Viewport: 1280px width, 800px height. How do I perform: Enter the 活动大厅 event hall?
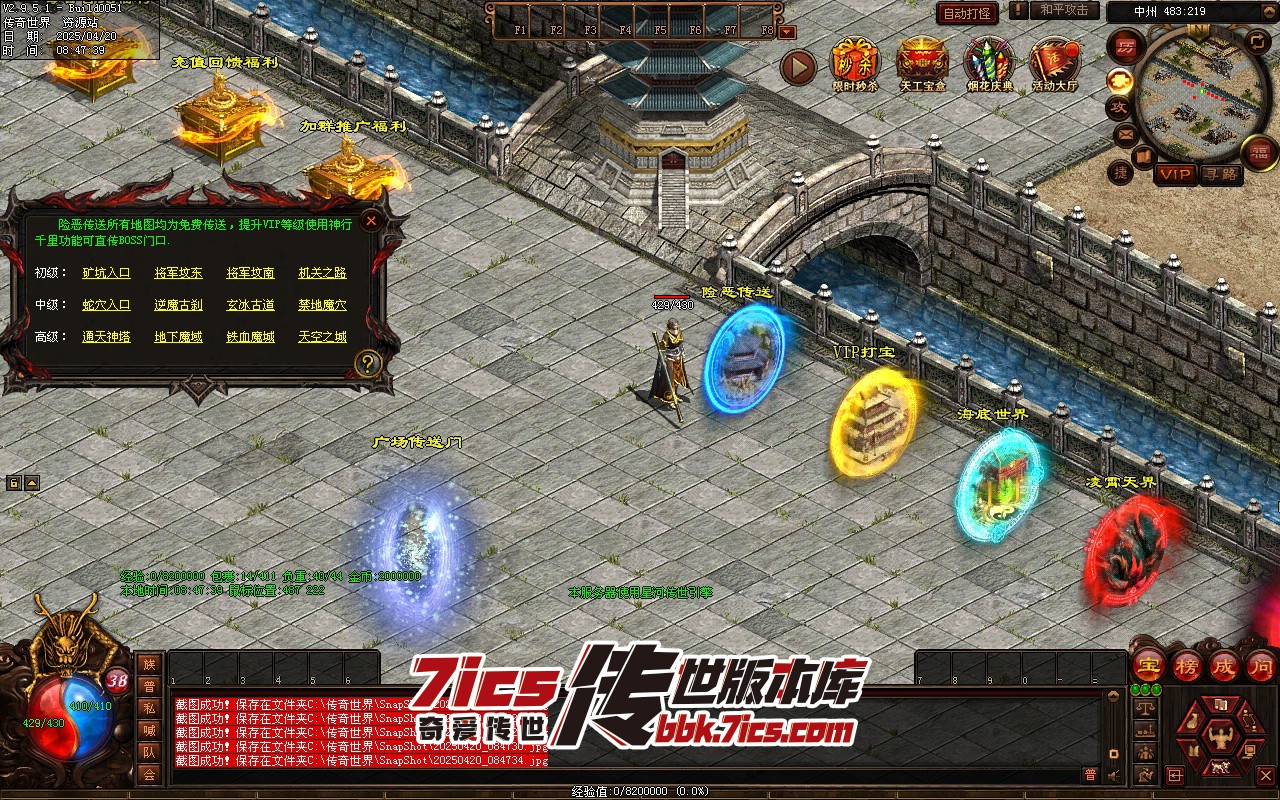pos(1055,63)
